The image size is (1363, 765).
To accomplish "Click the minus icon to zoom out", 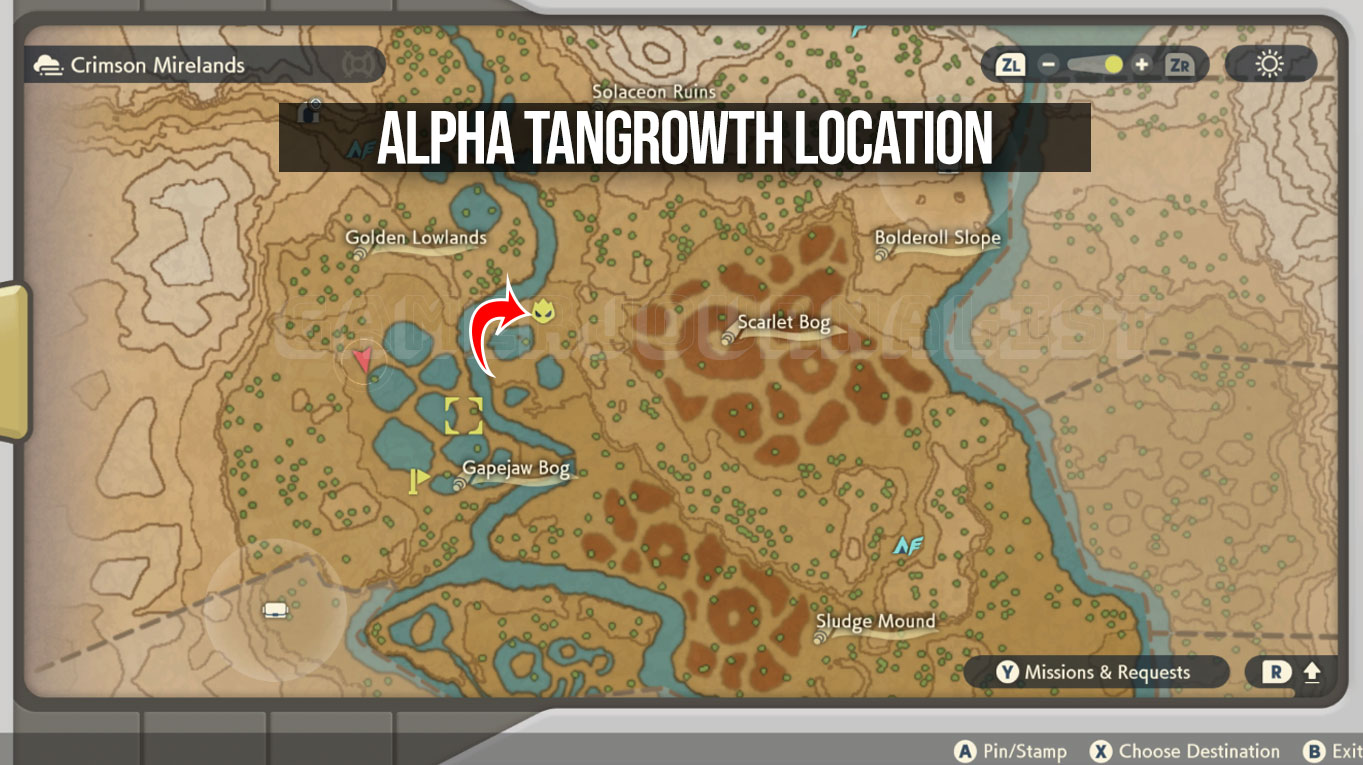I will point(1048,62).
